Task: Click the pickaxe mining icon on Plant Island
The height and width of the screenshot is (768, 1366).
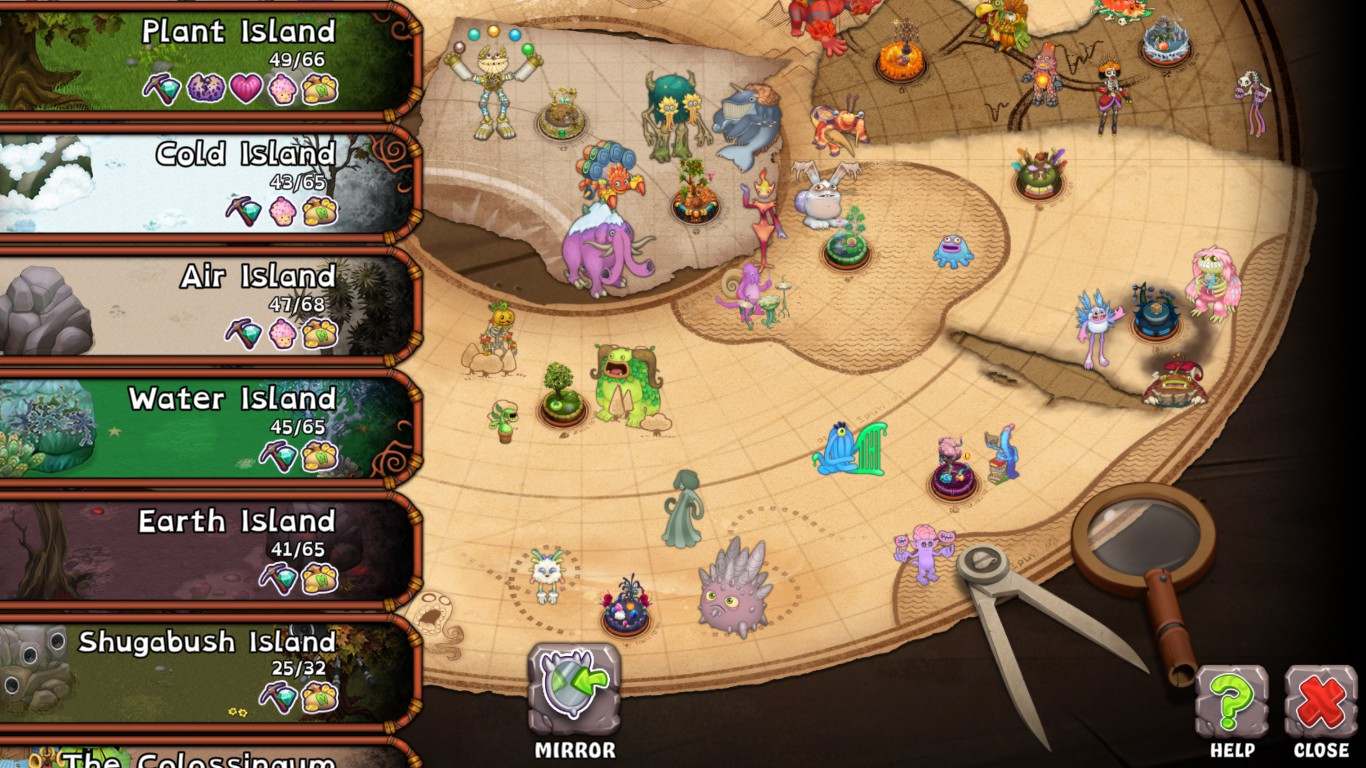Action: 160,90
